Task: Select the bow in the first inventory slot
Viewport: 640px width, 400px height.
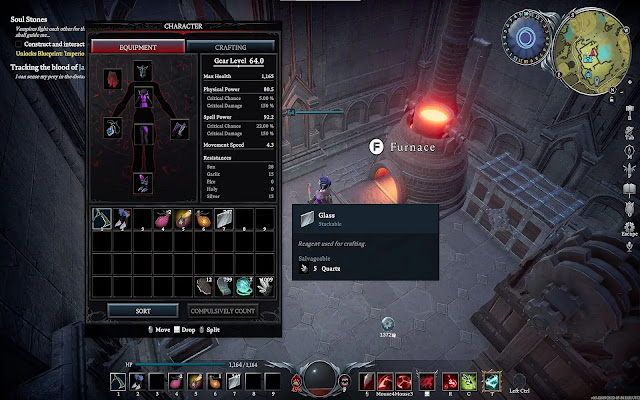Action: coord(101,217)
